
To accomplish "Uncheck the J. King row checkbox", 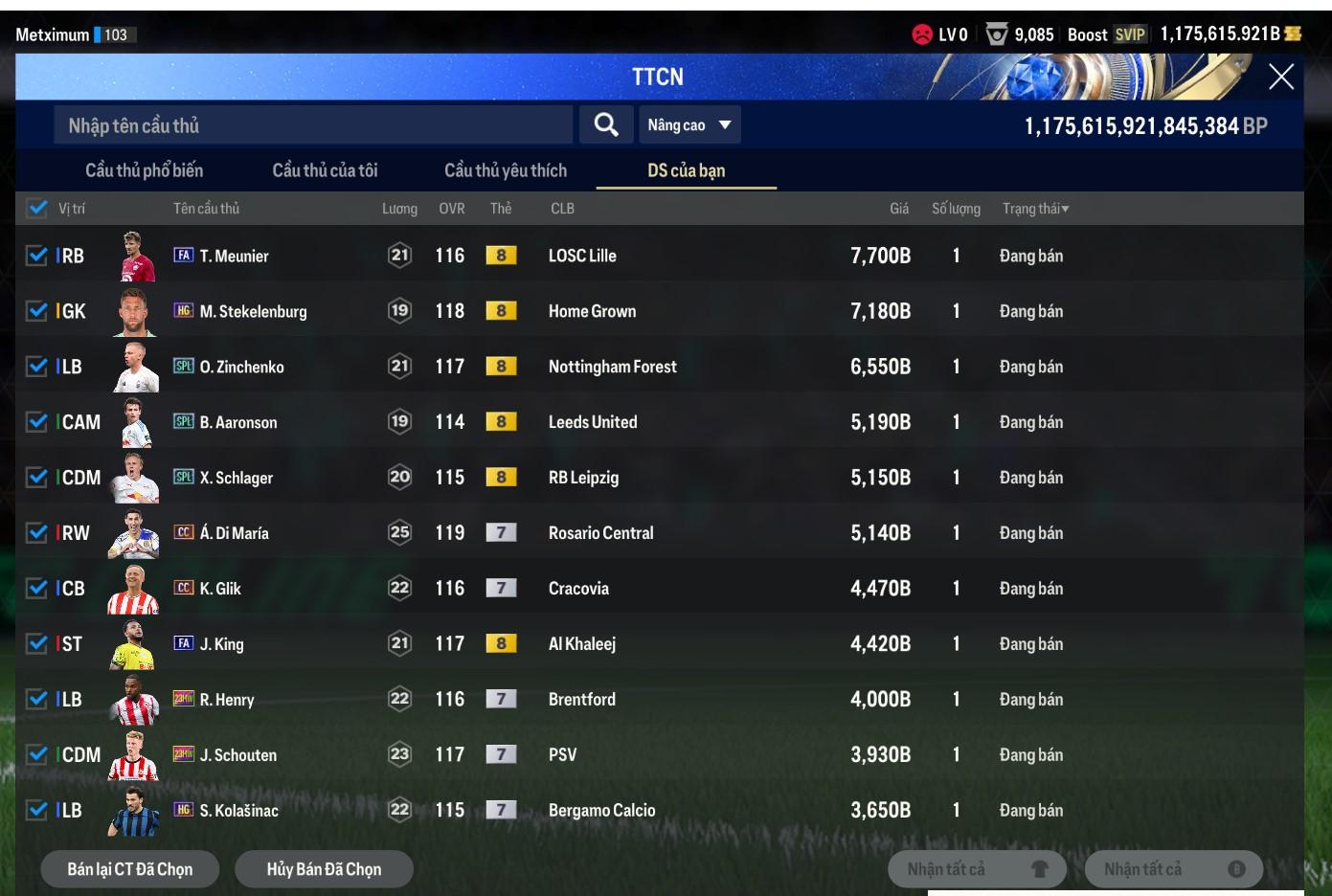I will pos(37,644).
